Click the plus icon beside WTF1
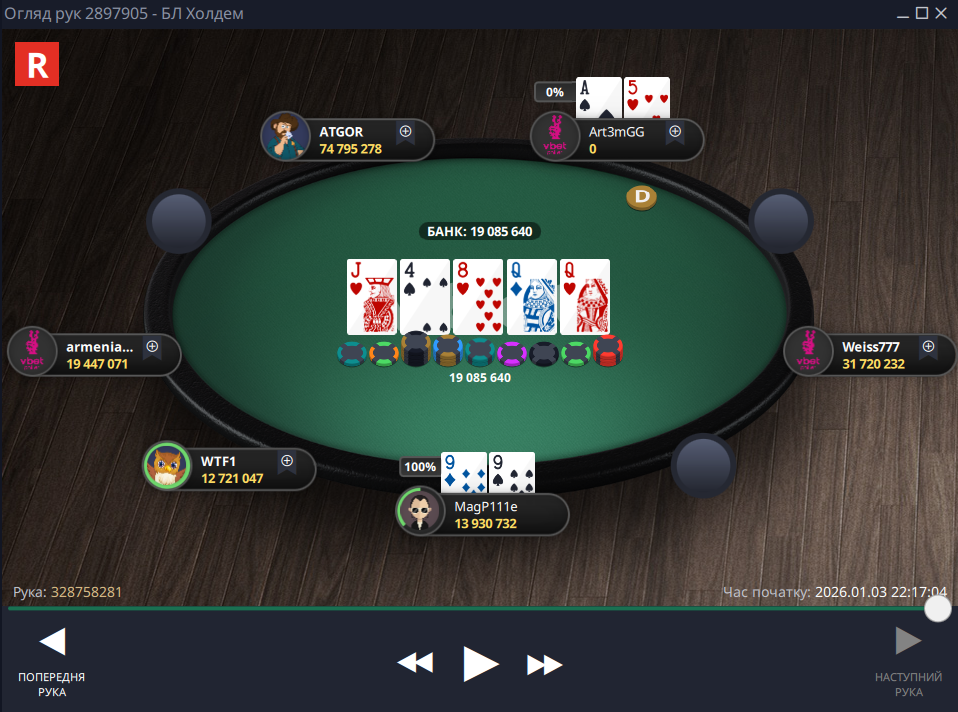The image size is (958, 712). [x=287, y=461]
